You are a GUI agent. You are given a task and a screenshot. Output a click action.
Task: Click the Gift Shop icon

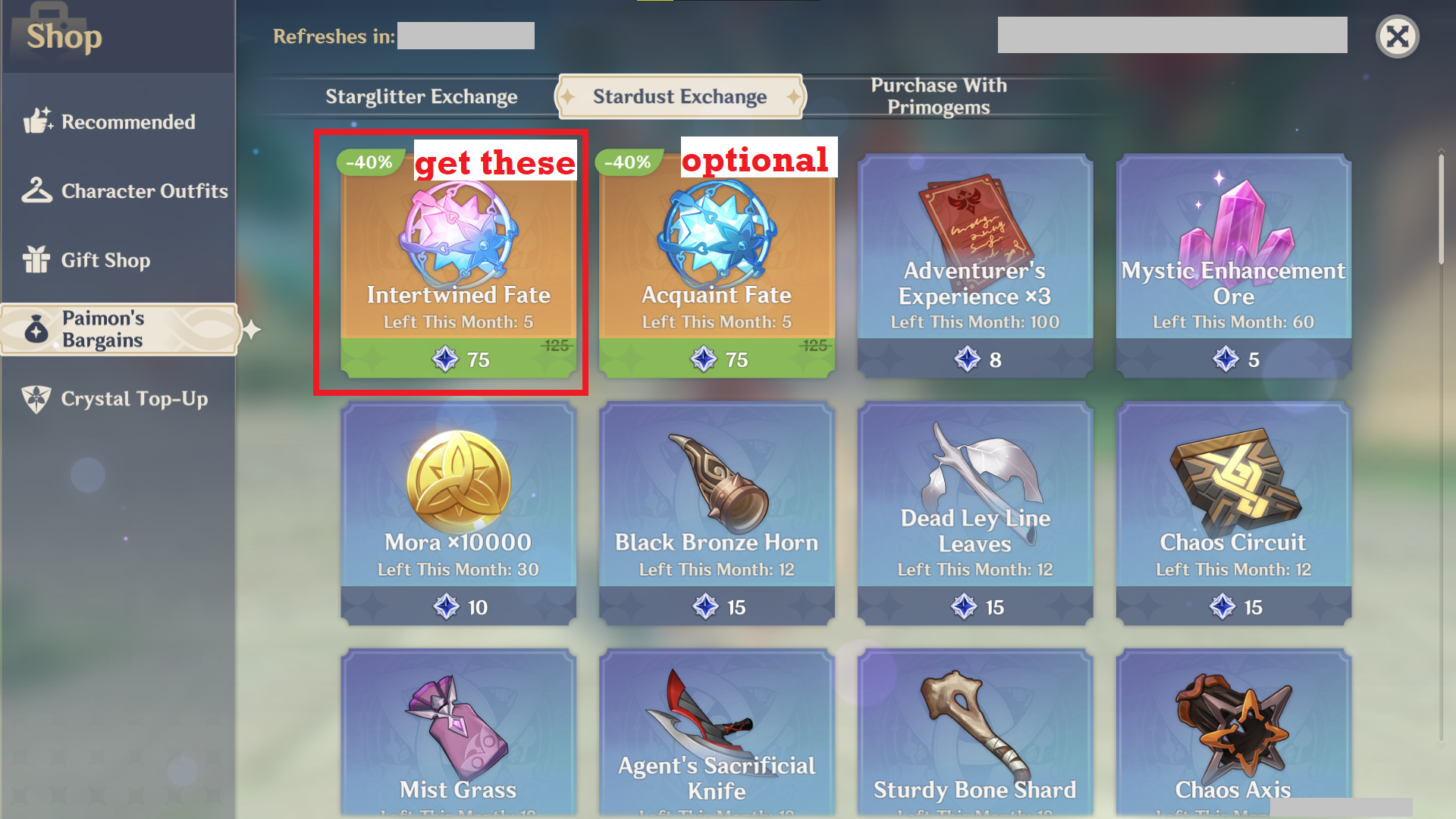tap(36, 260)
